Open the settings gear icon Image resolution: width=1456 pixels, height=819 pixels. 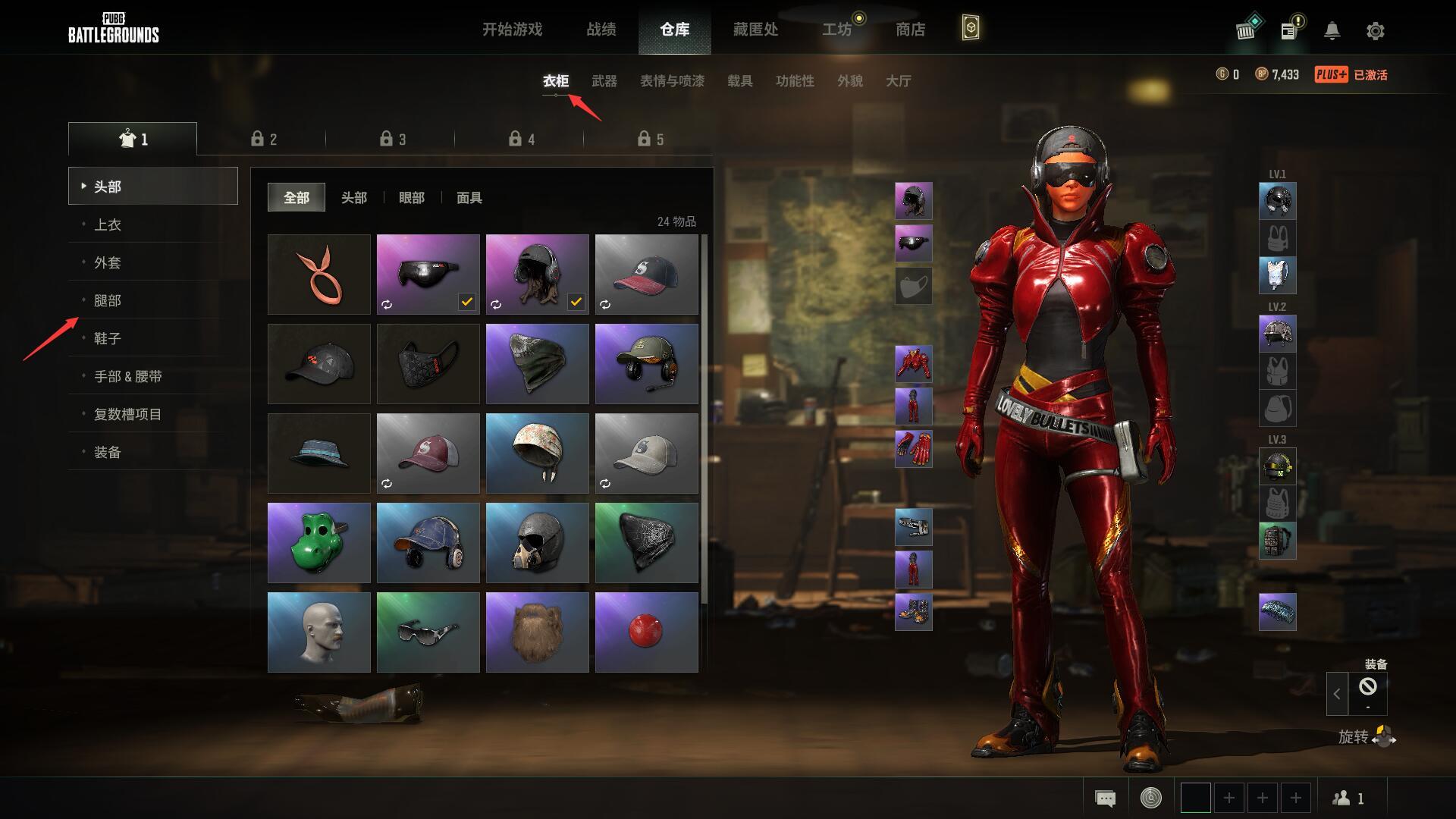coord(1375,31)
